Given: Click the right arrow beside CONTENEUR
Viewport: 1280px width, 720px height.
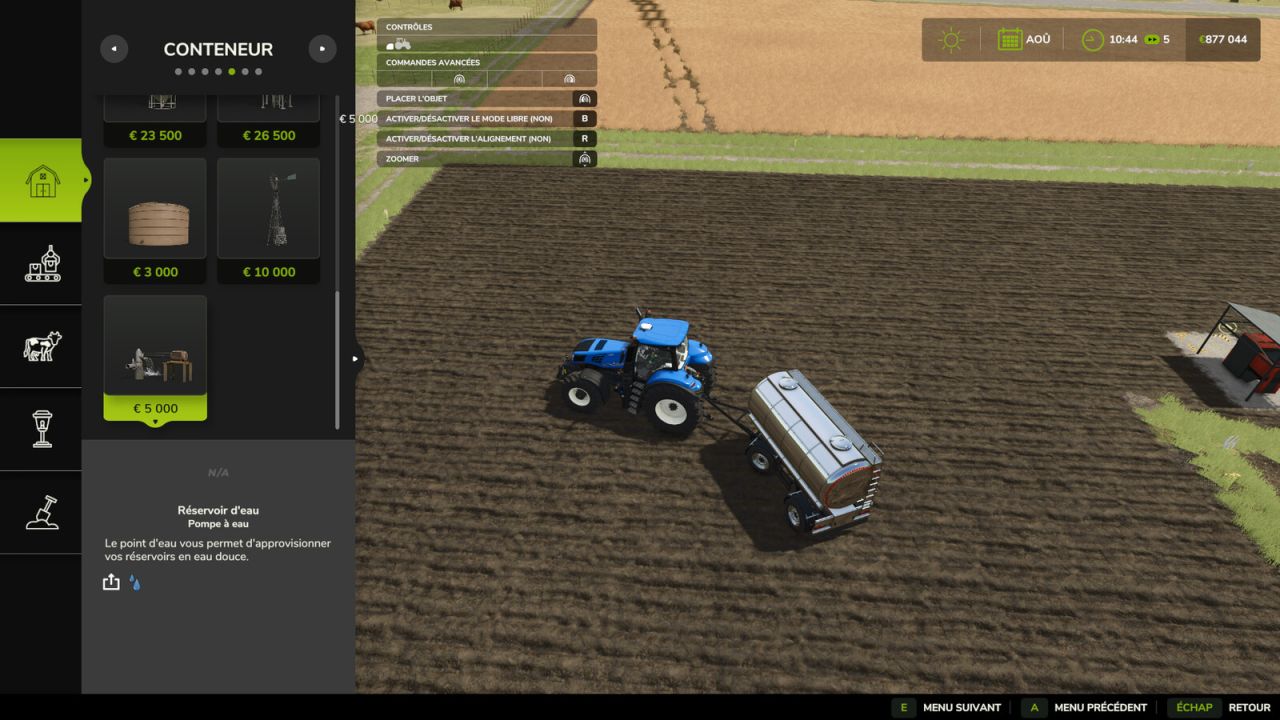Looking at the screenshot, I should 322,48.
